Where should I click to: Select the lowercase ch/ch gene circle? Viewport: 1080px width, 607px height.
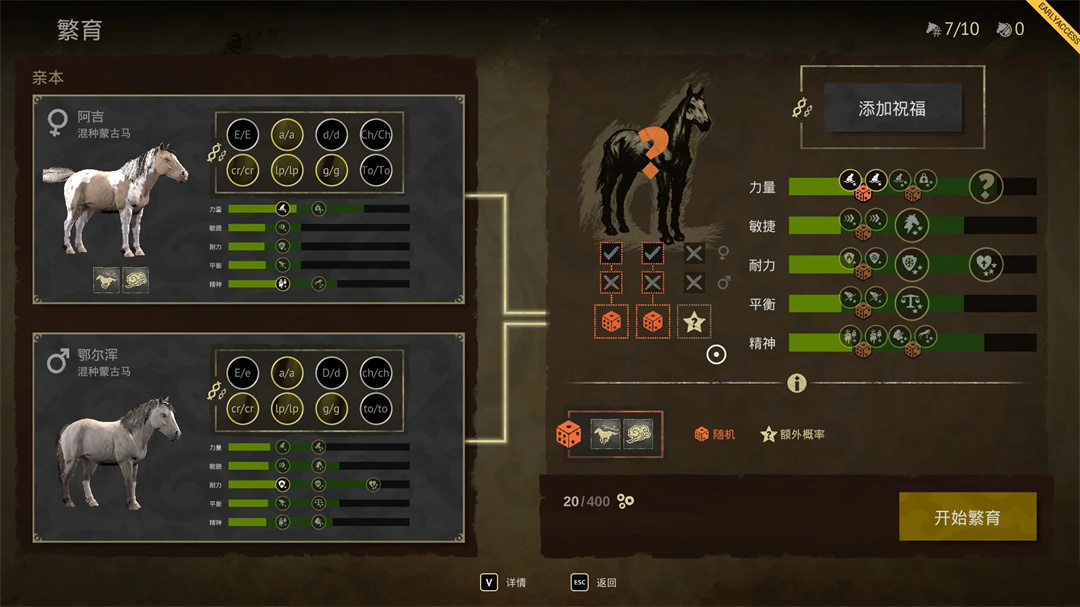point(376,373)
